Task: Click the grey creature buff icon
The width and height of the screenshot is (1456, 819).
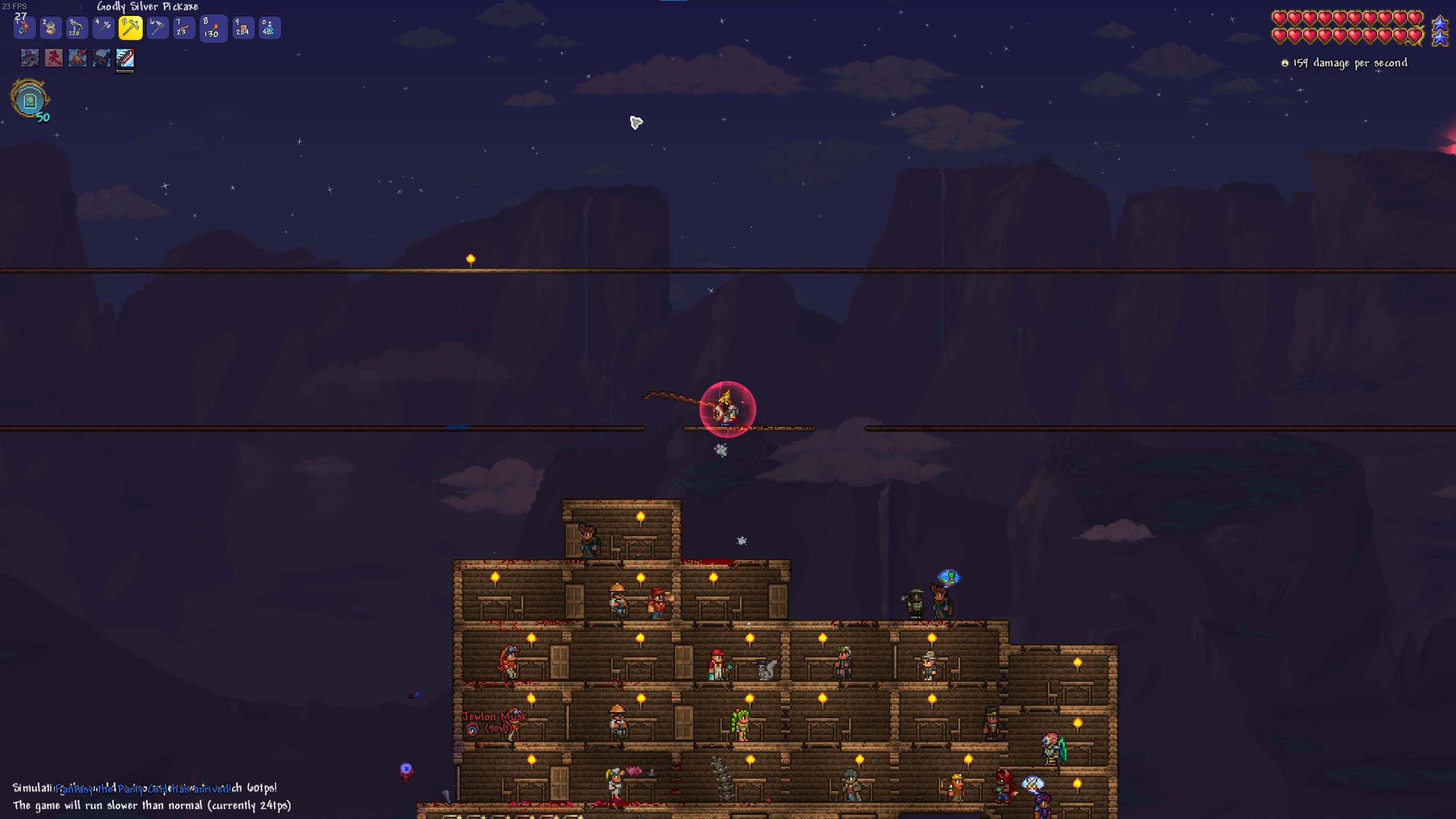Action: [30, 57]
